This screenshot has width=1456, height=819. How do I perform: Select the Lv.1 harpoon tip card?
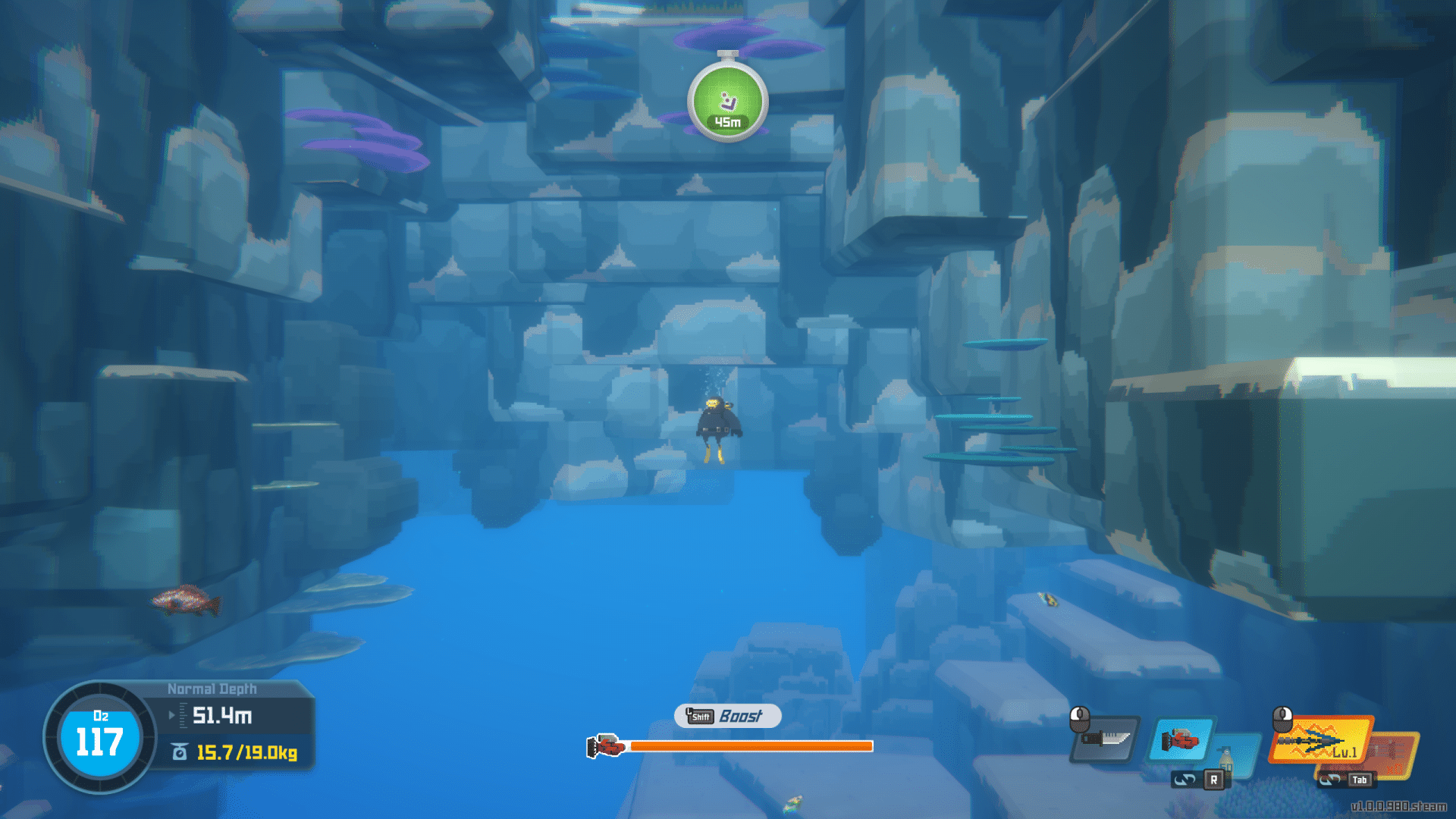1318,740
